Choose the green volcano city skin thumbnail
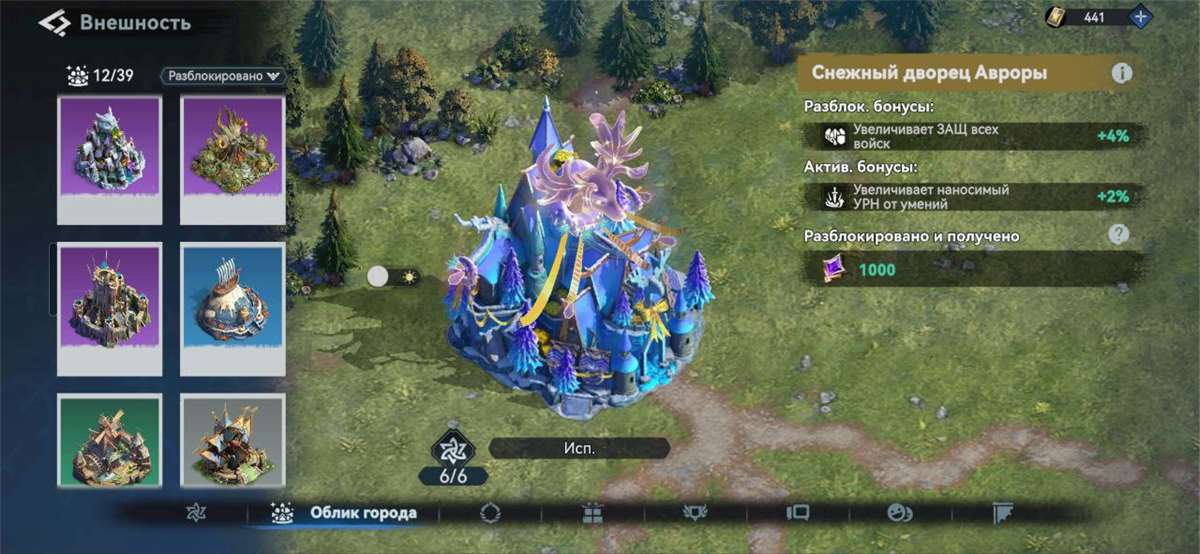This screenshot has width=1200, height=554. [232, 157]
